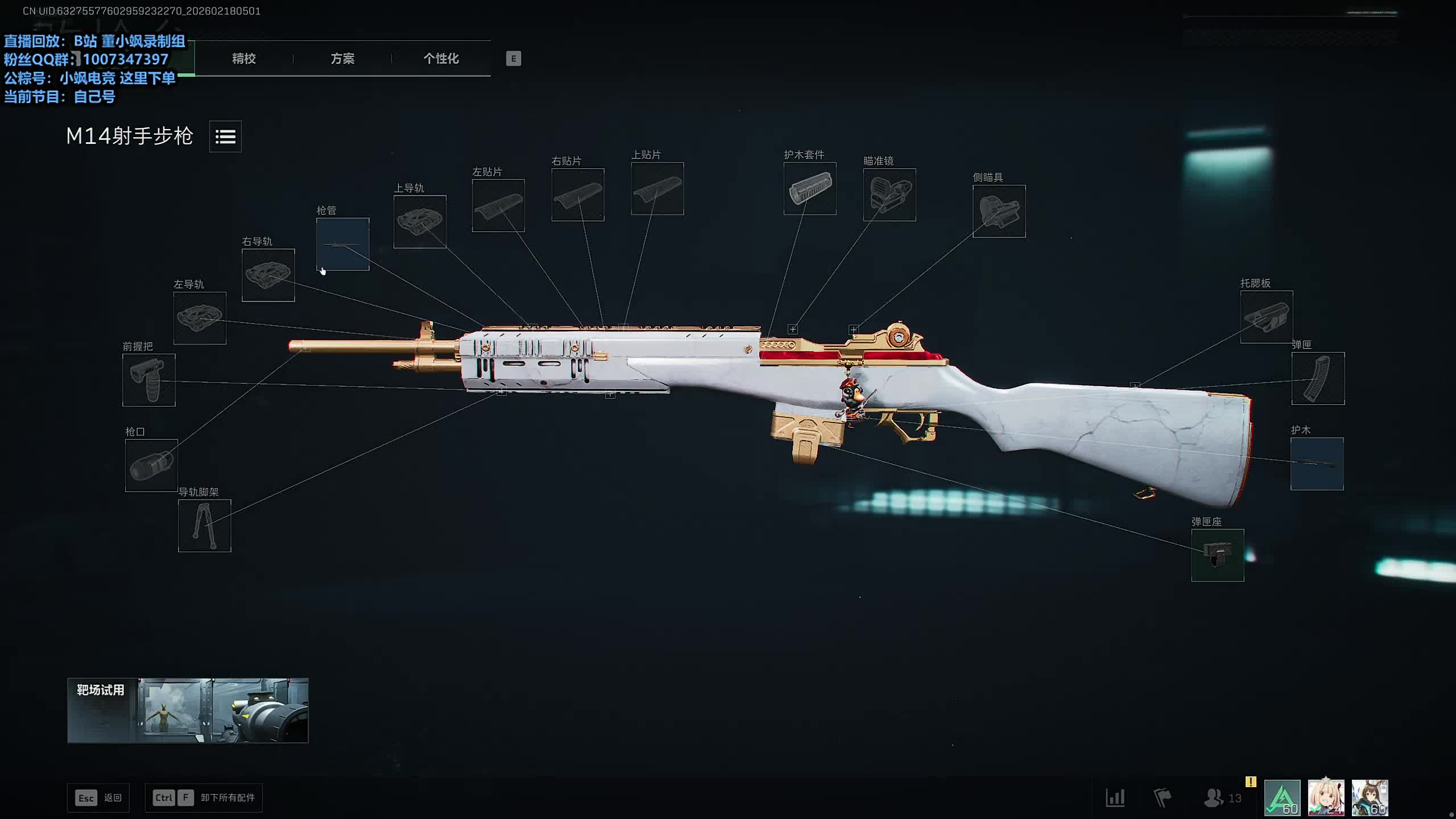The image size is (1456, 819).
Task: Select the 枪管 barrel attachment slot
Action: tap(342, 244)
